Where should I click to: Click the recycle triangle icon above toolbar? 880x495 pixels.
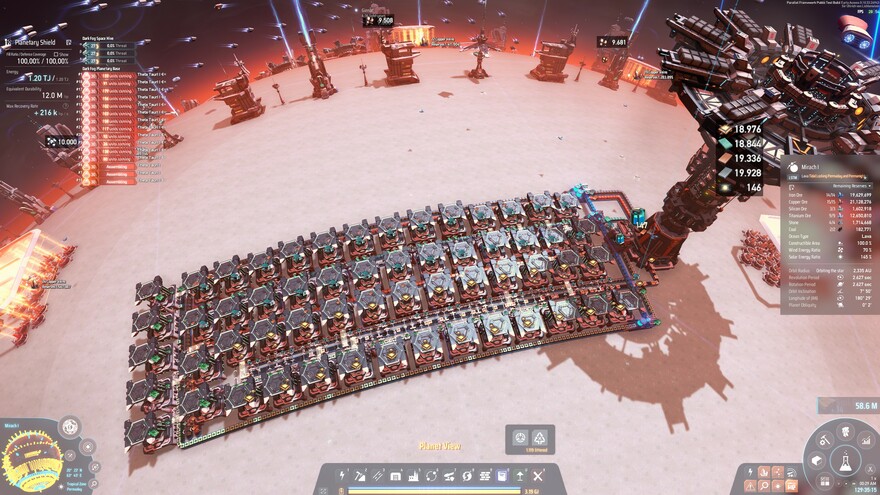point(539,438)
